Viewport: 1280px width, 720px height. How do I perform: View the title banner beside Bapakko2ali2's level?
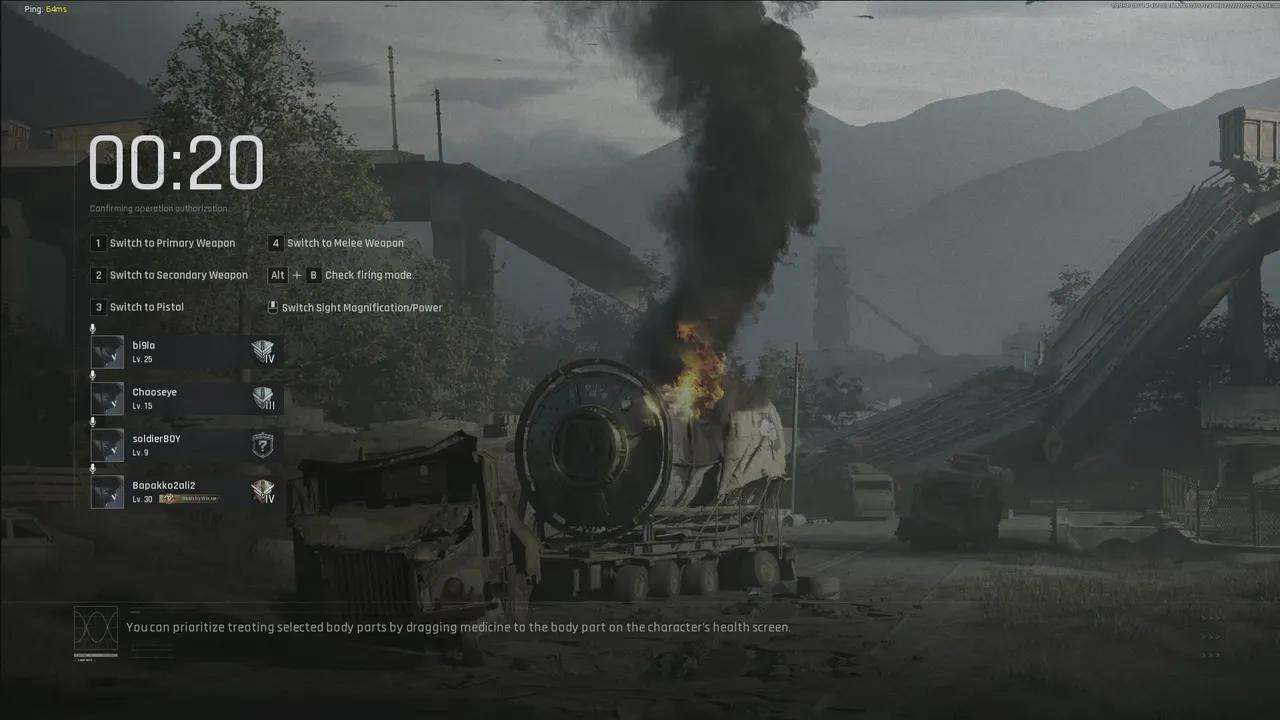188,499
